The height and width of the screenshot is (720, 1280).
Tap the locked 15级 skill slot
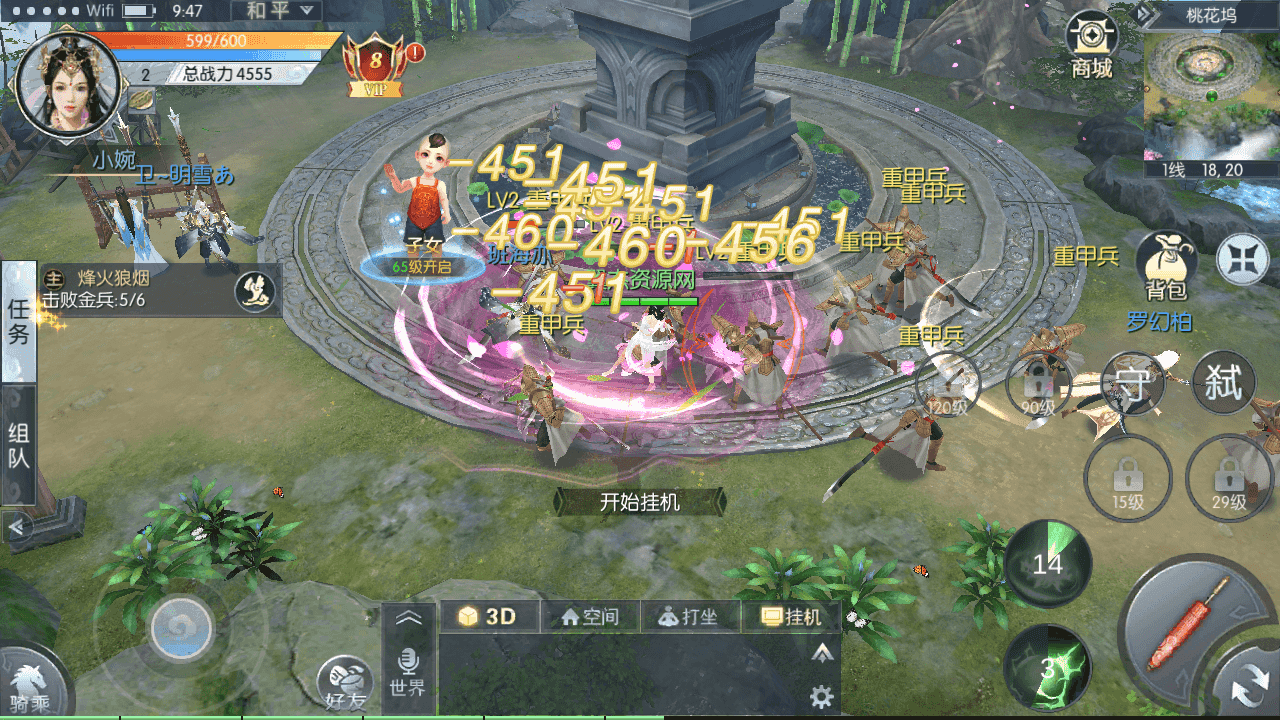(1127, 480)
